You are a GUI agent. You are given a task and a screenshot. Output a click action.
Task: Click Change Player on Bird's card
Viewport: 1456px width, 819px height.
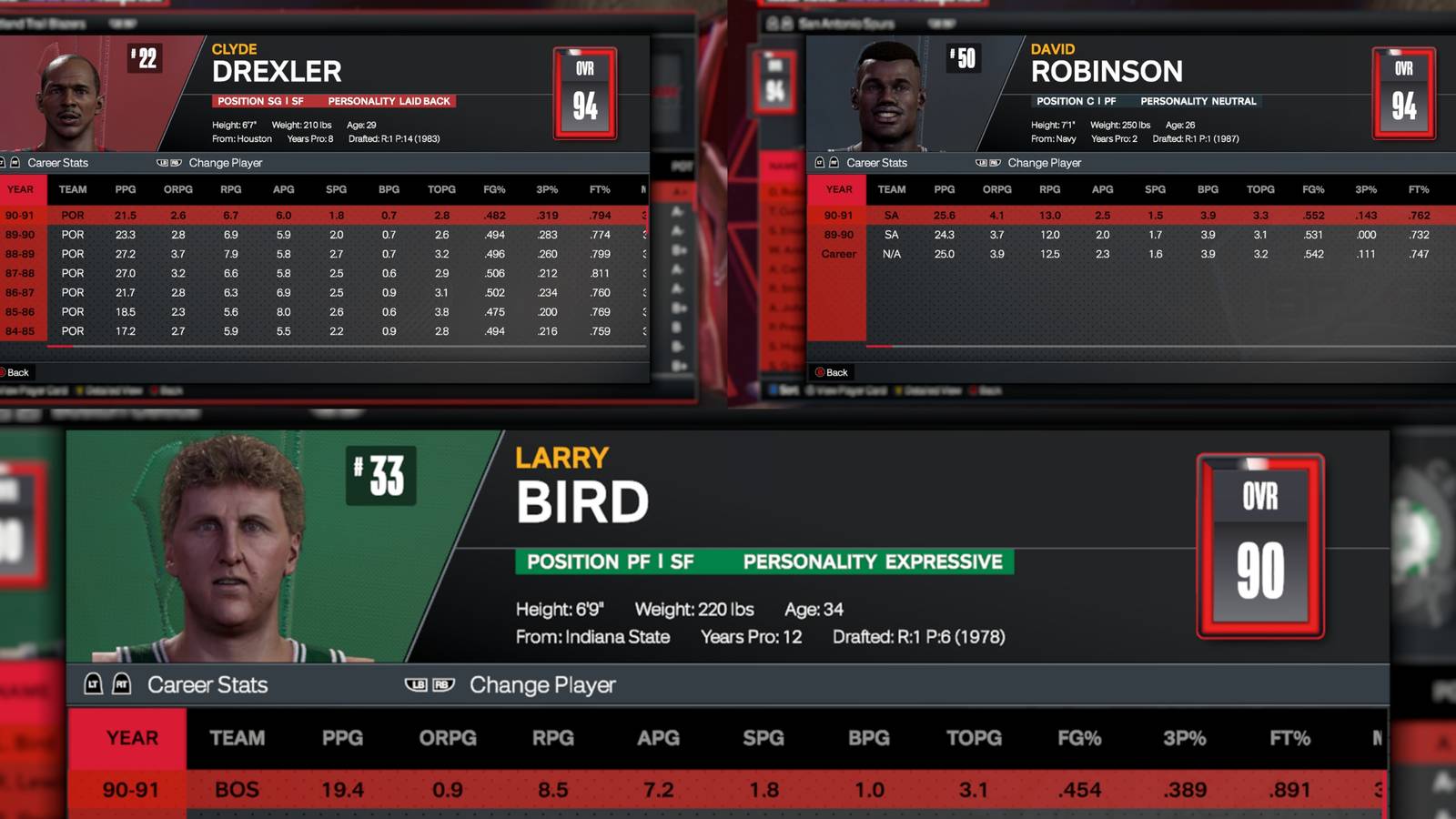[541, 684]
